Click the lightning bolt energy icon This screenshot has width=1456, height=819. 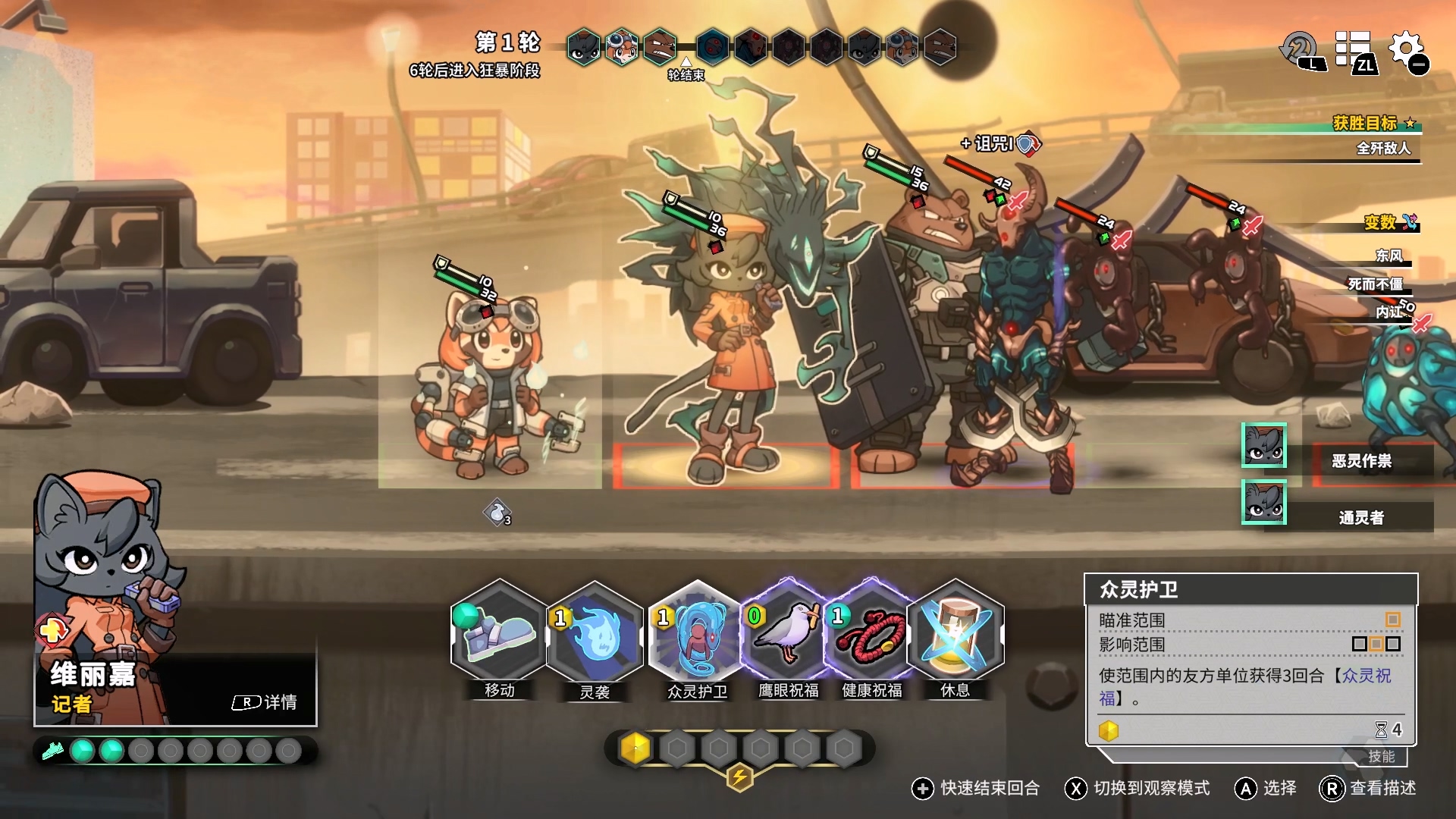(739, 777)
